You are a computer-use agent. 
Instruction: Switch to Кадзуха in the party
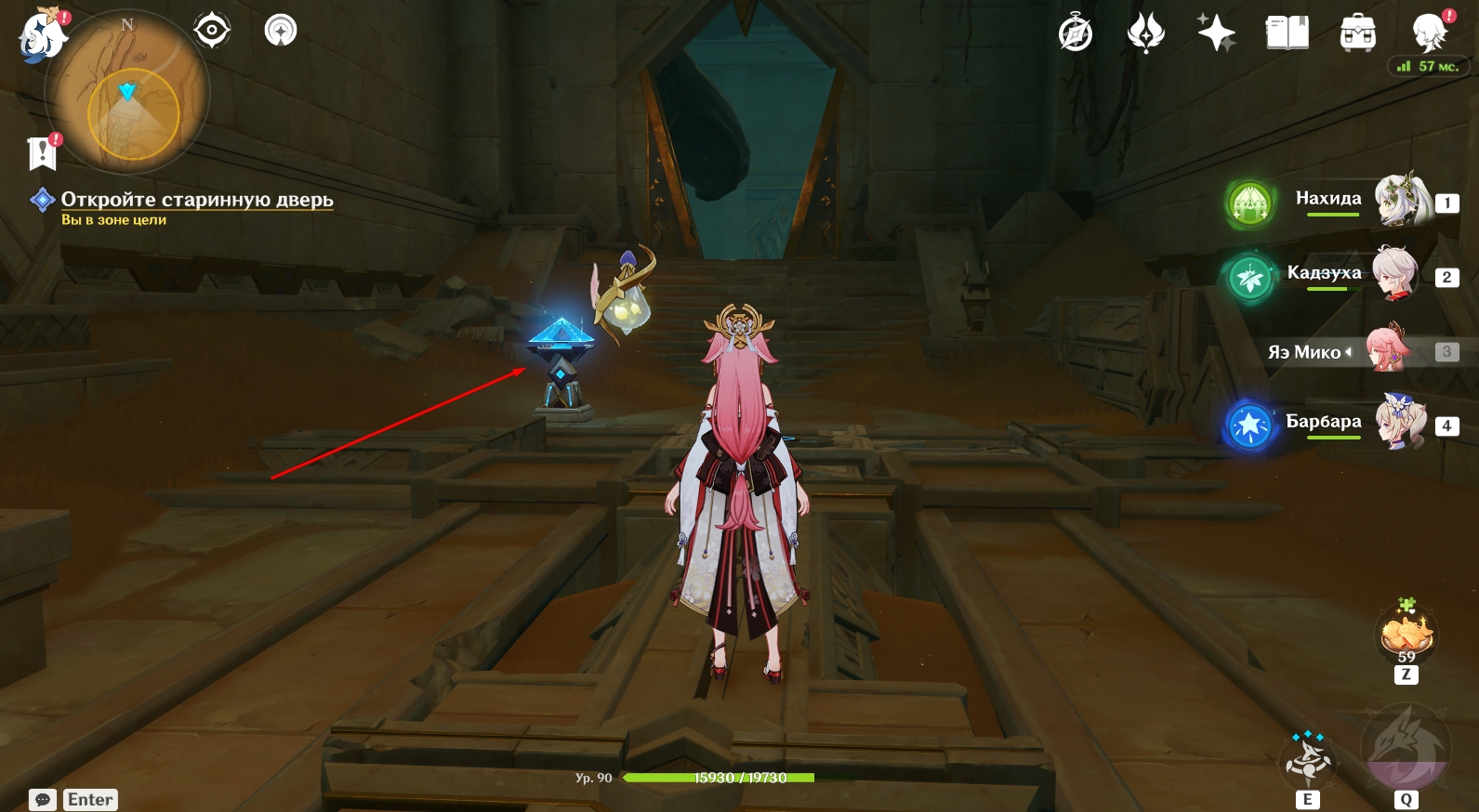click(1395, 274)
